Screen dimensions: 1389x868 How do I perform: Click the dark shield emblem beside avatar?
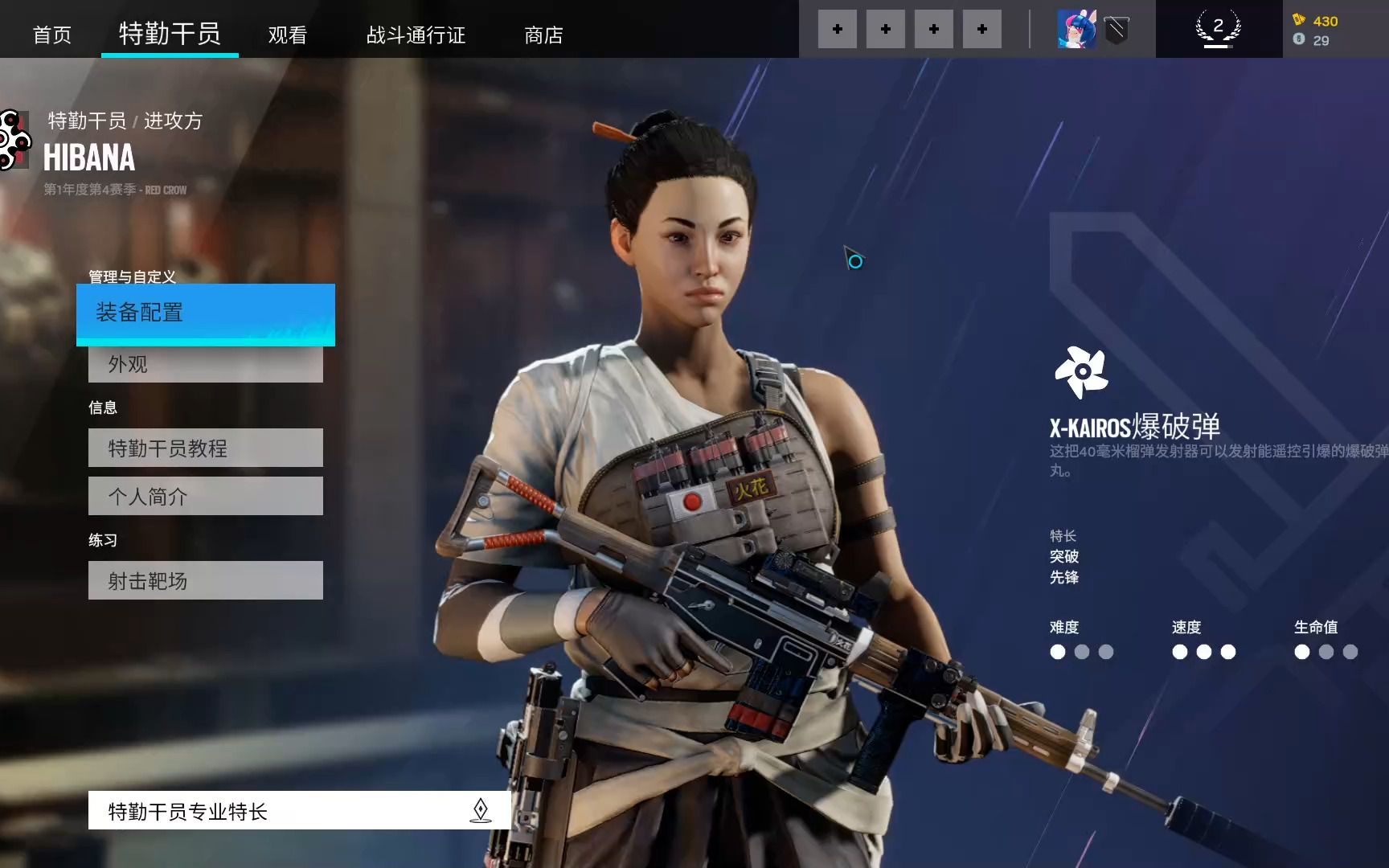(x=1117, y=31)
